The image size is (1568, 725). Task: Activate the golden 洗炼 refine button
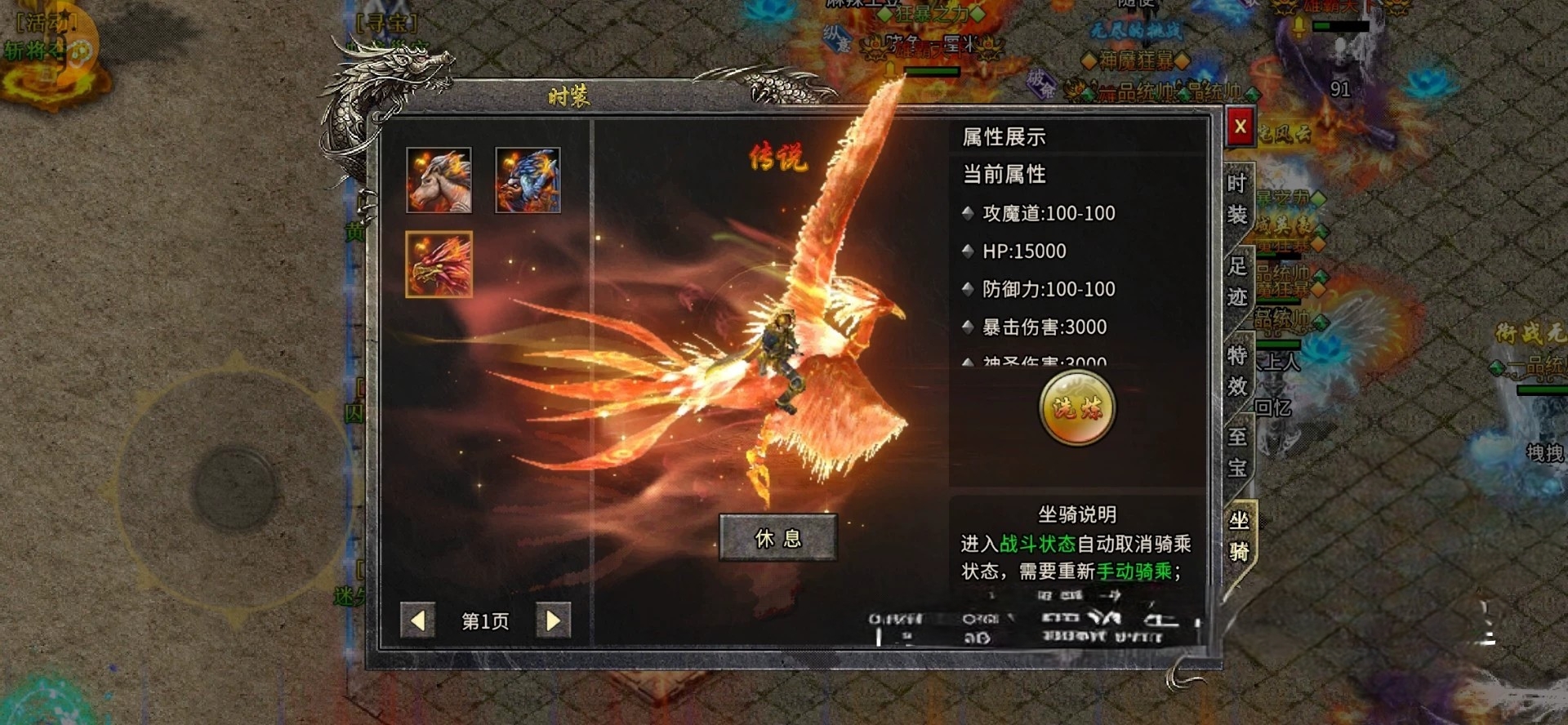[x=1077, y=408]
